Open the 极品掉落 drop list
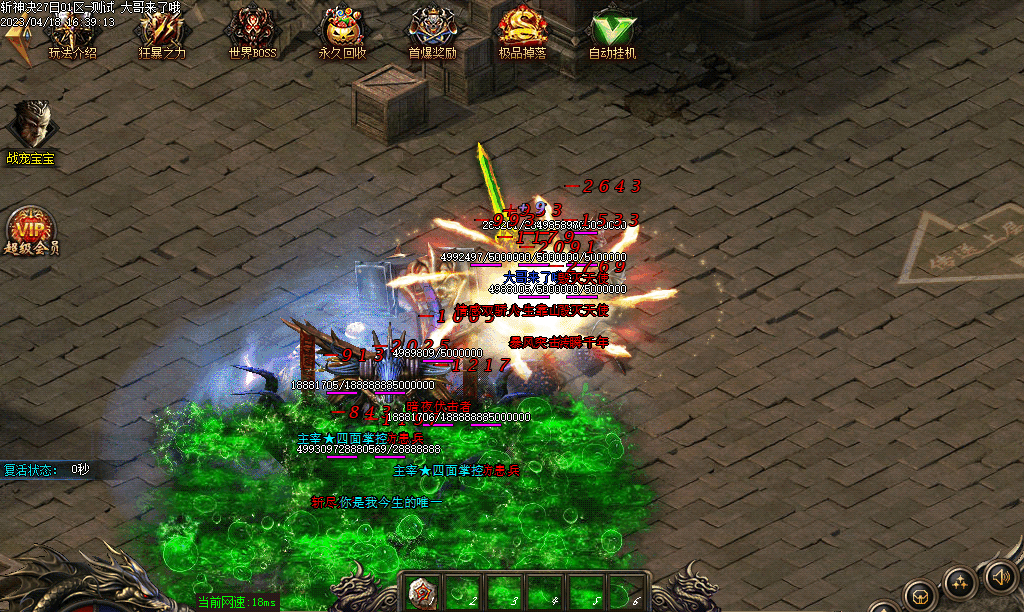The height and width of the screenshot is (612, 1024). point(522,34)
